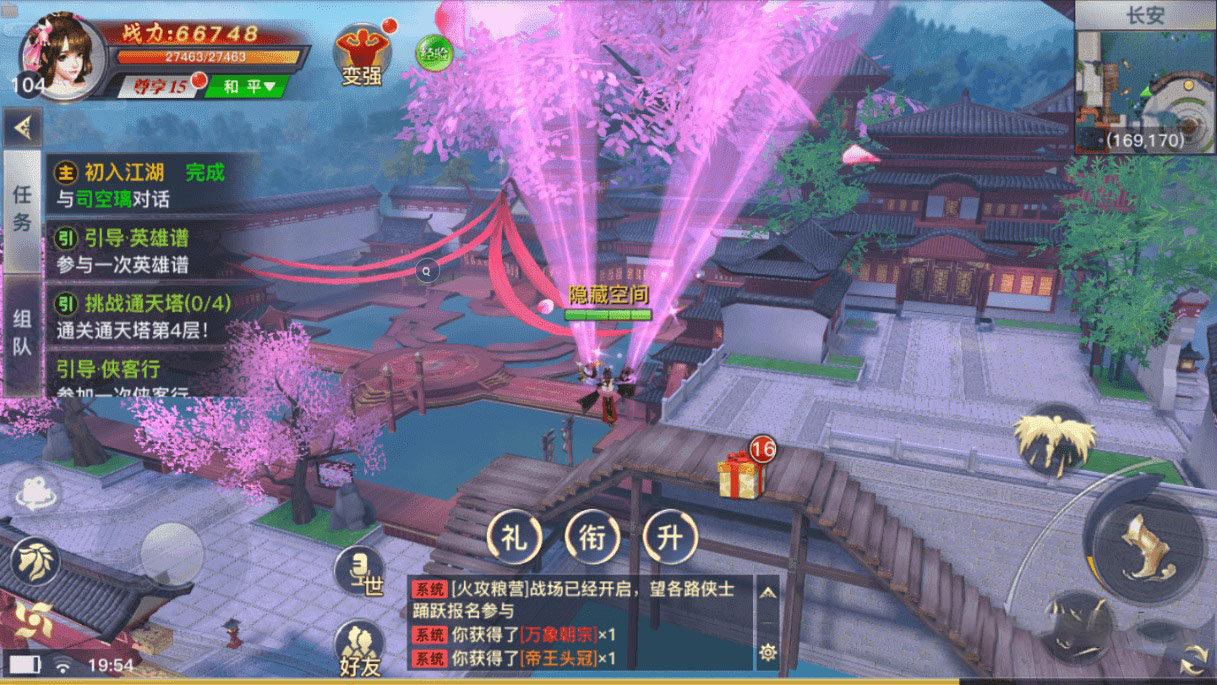1217x685 pixels.
Task: Open chat settings gear icon
Action: point(767,652)
